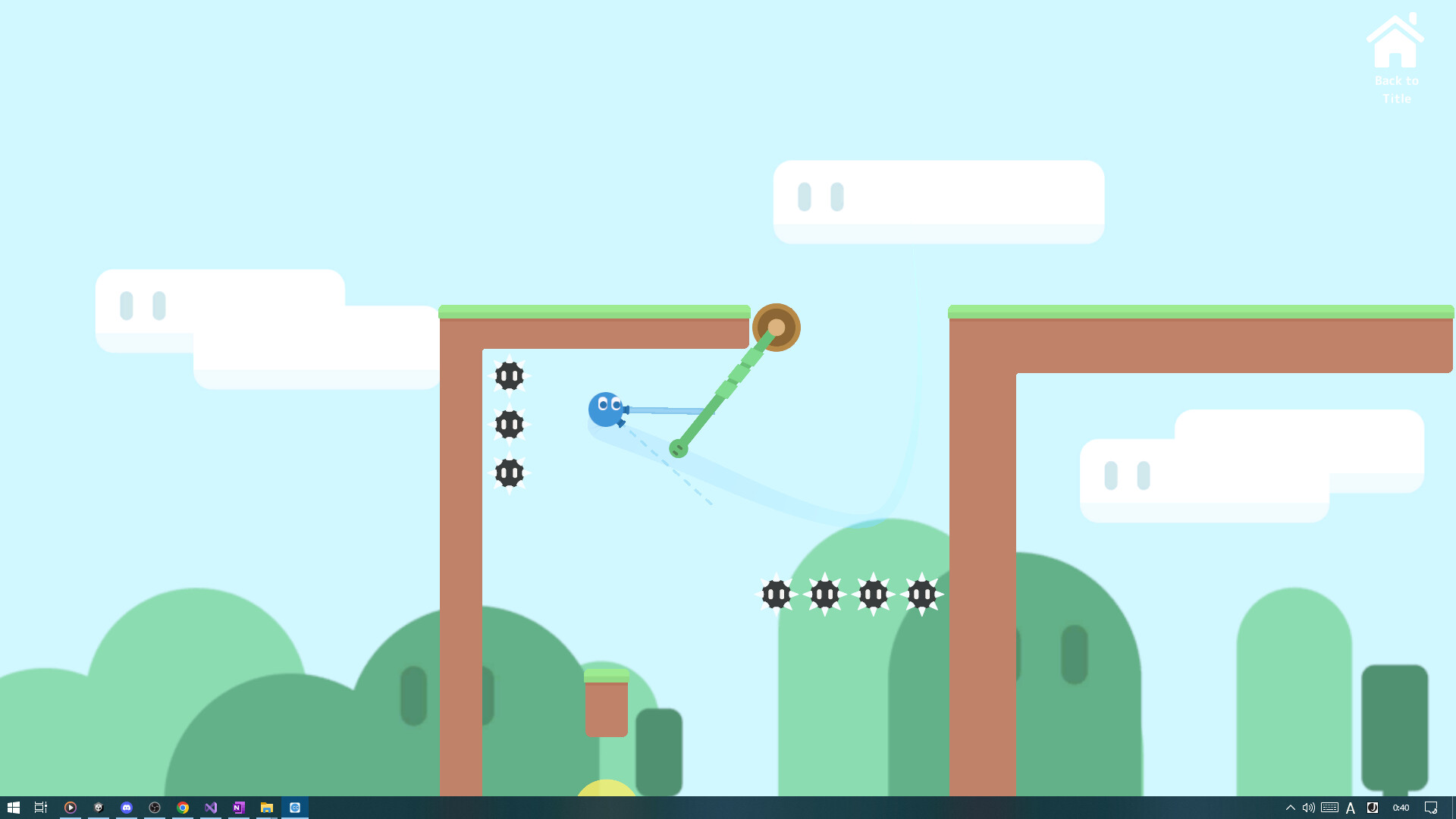Open the Windows Start menu

(x=14, y=808)
